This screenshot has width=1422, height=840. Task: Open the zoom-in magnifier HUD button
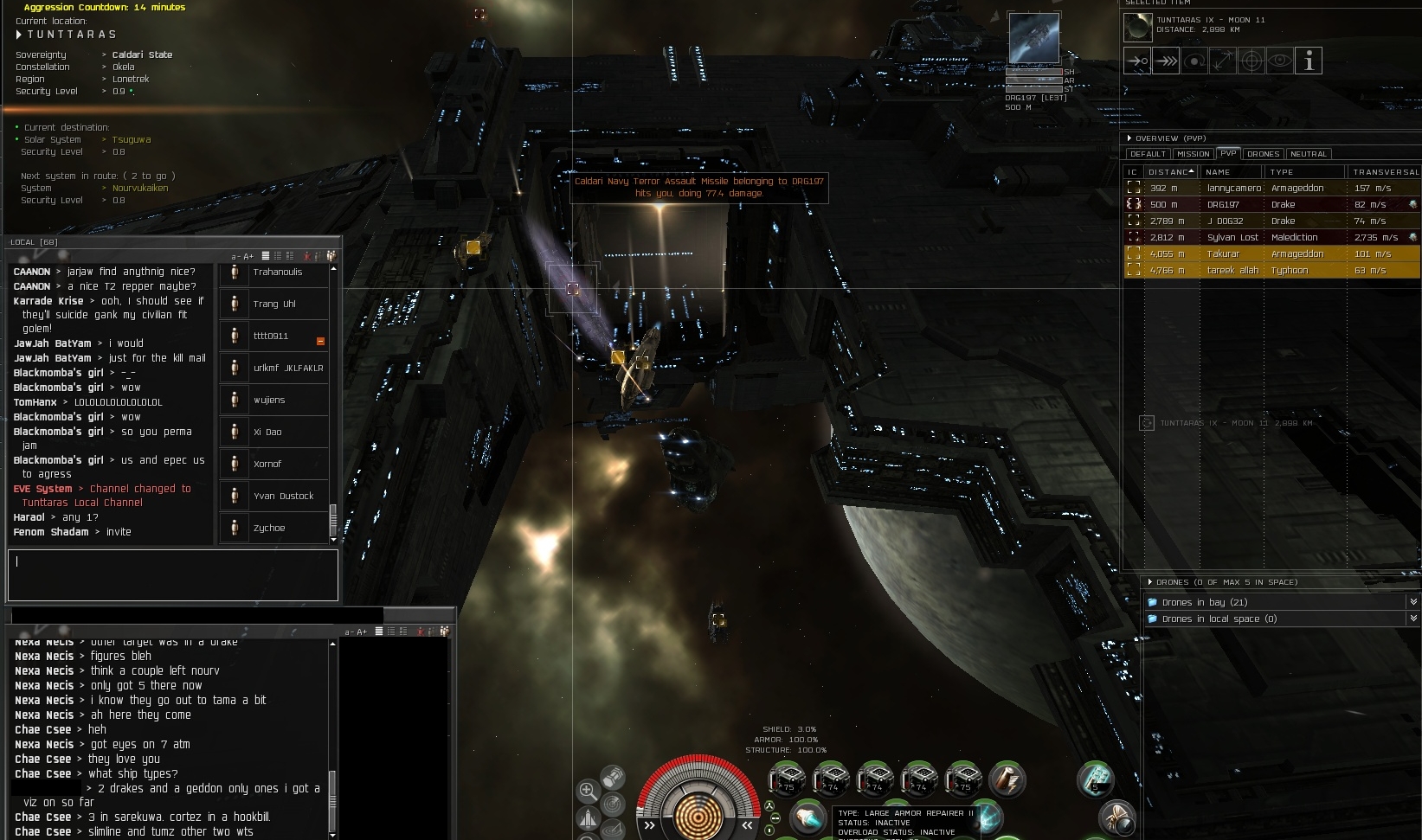point(588,790)
